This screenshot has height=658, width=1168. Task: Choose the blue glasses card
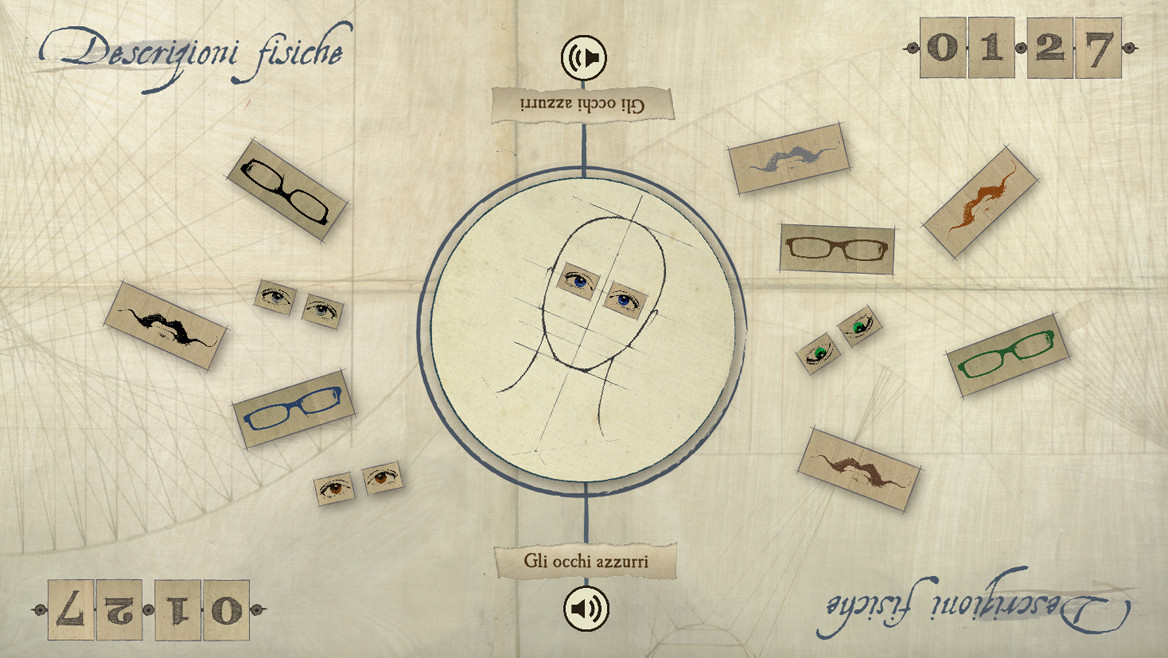pos(293,408)
